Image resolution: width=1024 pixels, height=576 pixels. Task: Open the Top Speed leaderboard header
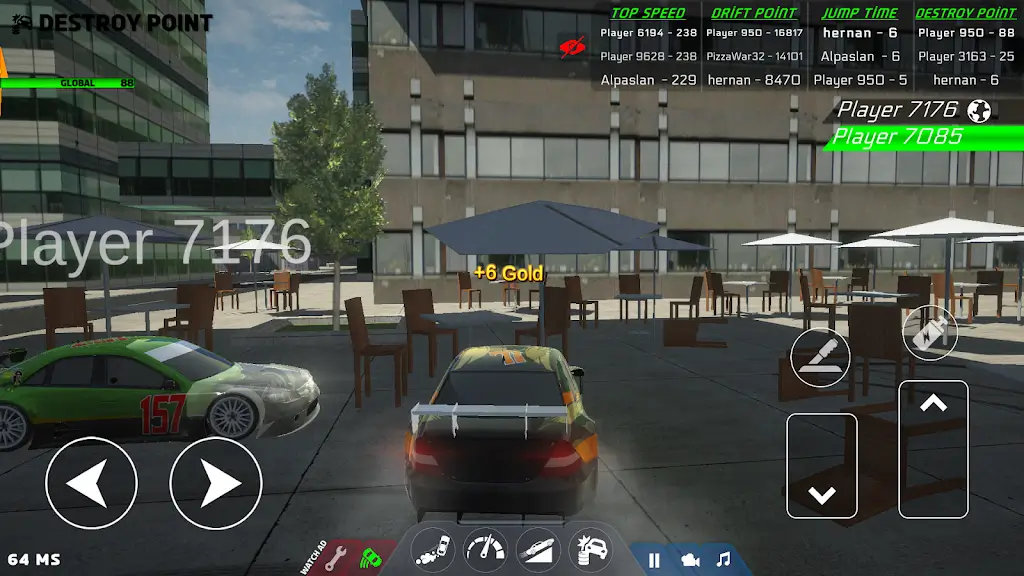pyautogui.click(x=648, y=13)
